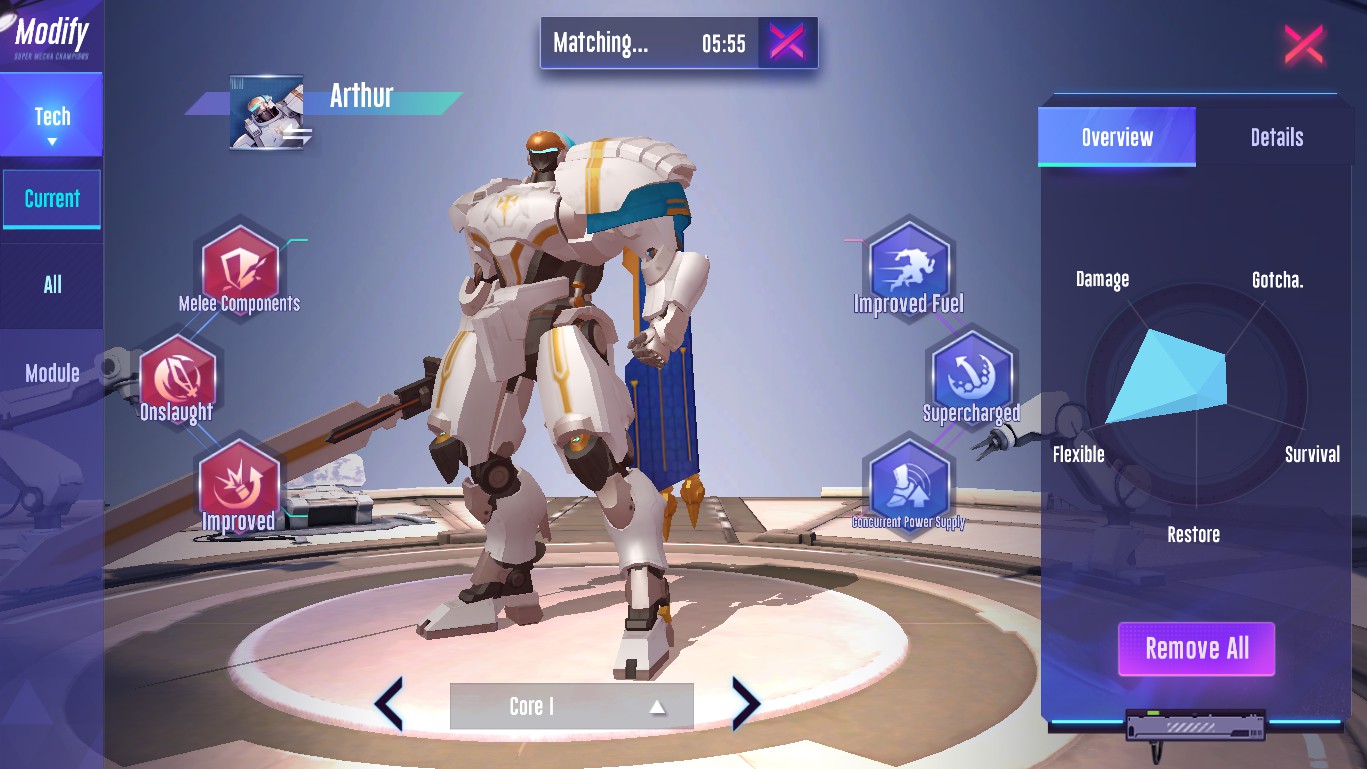Open the Details tab
This screenshot has height=769, width=1367.
coord(1276,137)
